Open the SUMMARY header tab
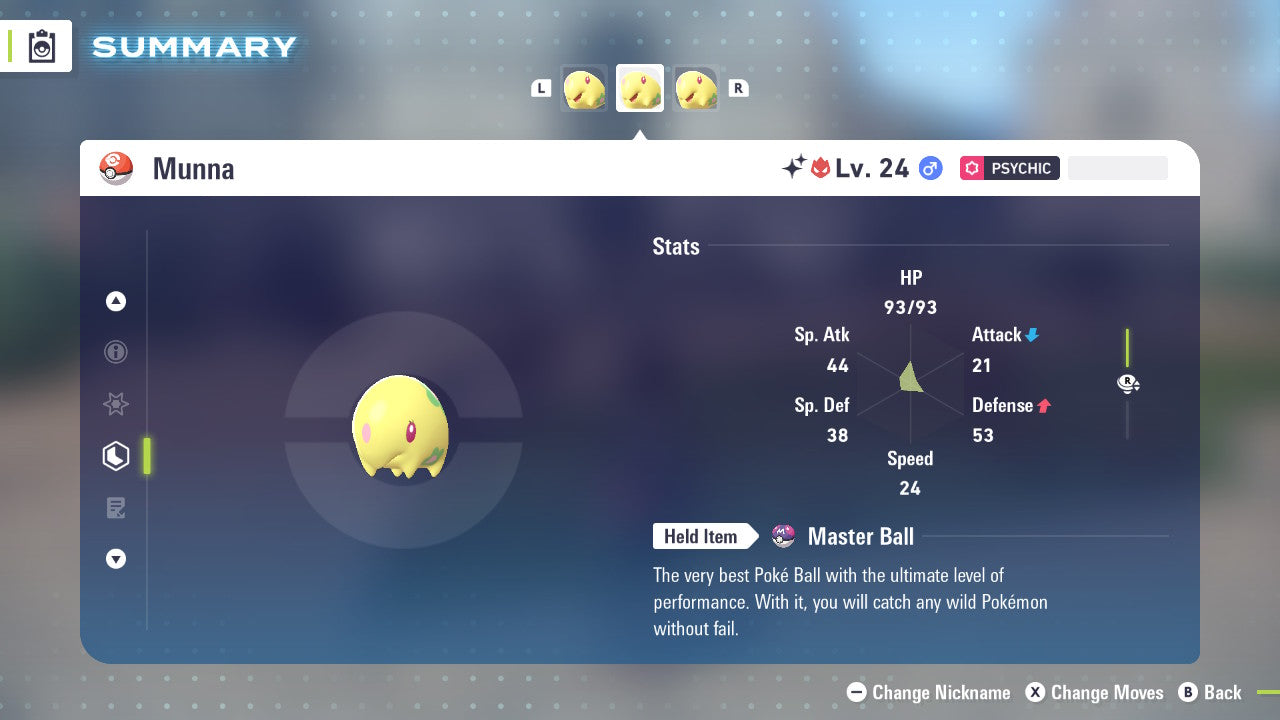The width and height of the screenshot is (1280, 720). click(193, 46)
